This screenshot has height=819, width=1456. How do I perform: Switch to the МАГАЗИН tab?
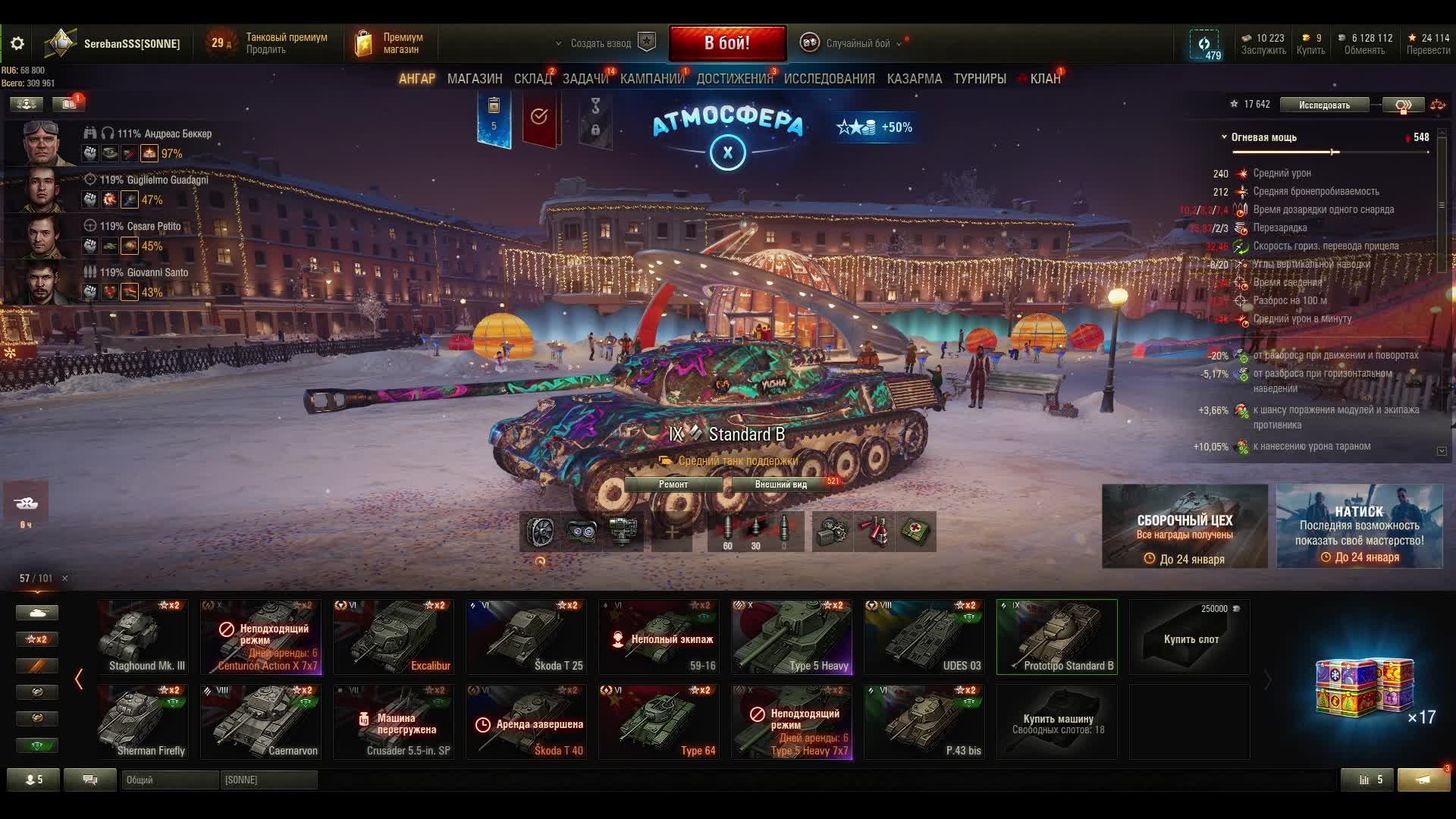pyautogui.click(x=475, y=79)
